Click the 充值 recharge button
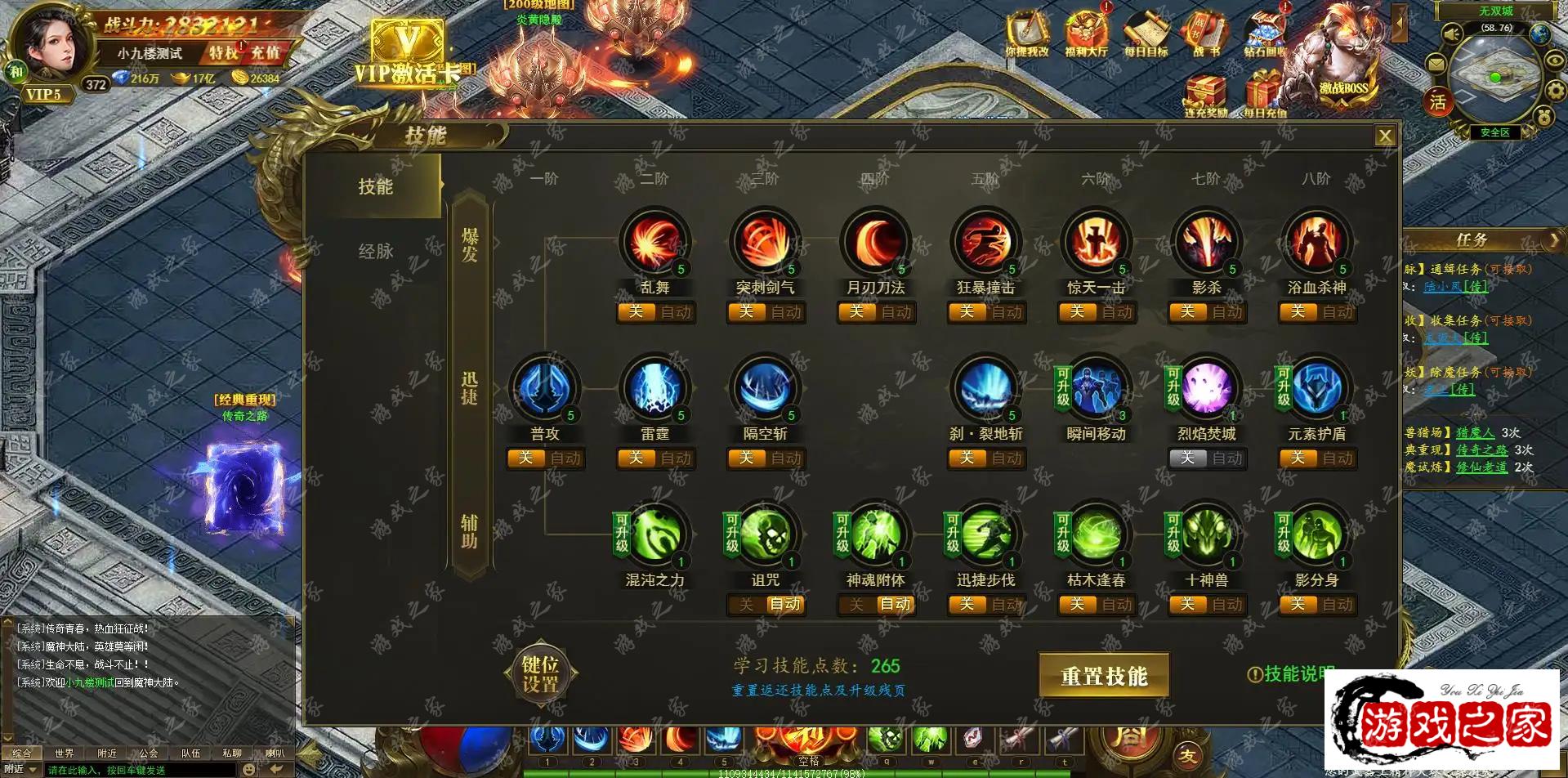 (x=266, y=53)
